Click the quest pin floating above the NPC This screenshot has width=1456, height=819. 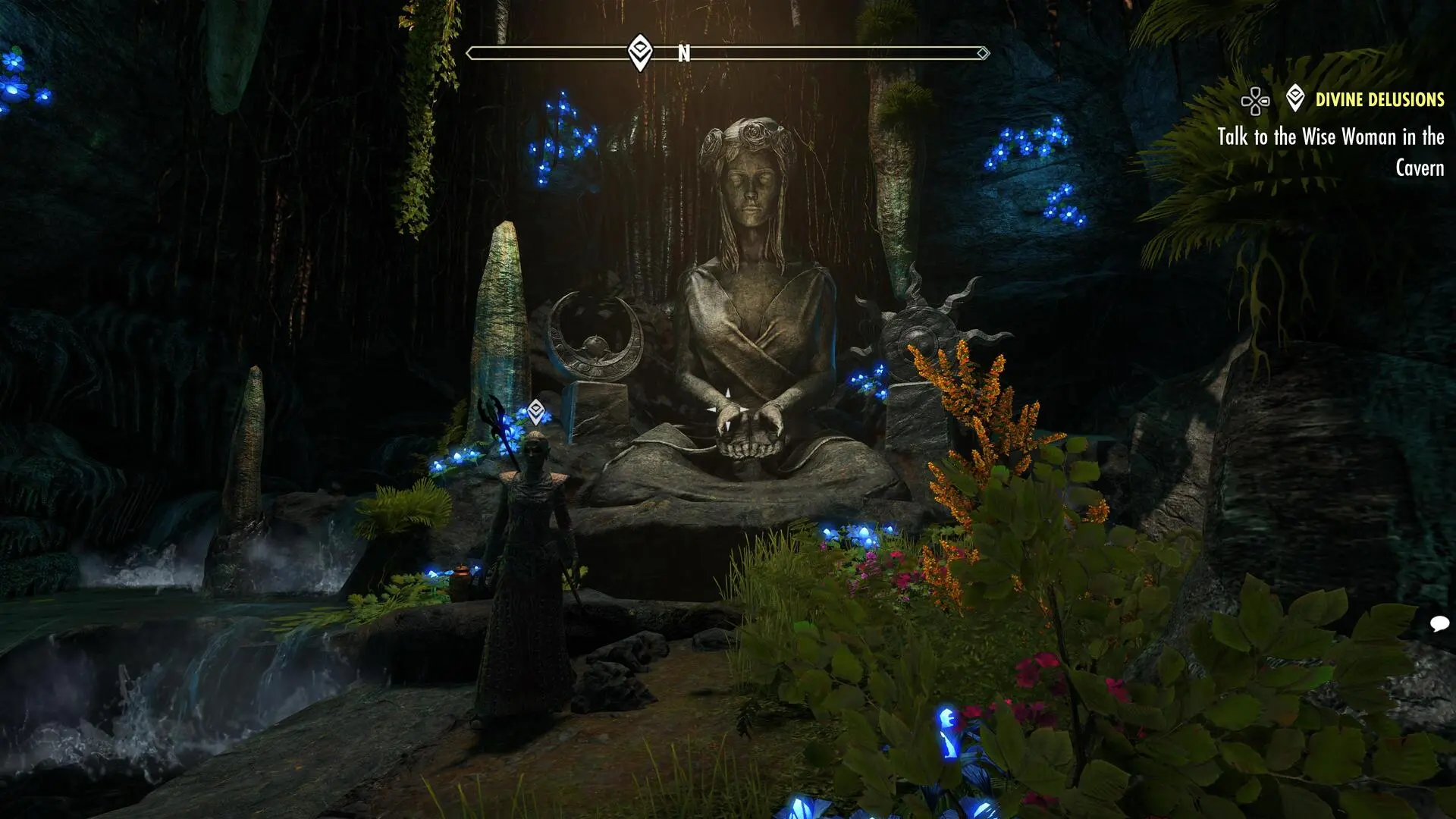(536, 412)
